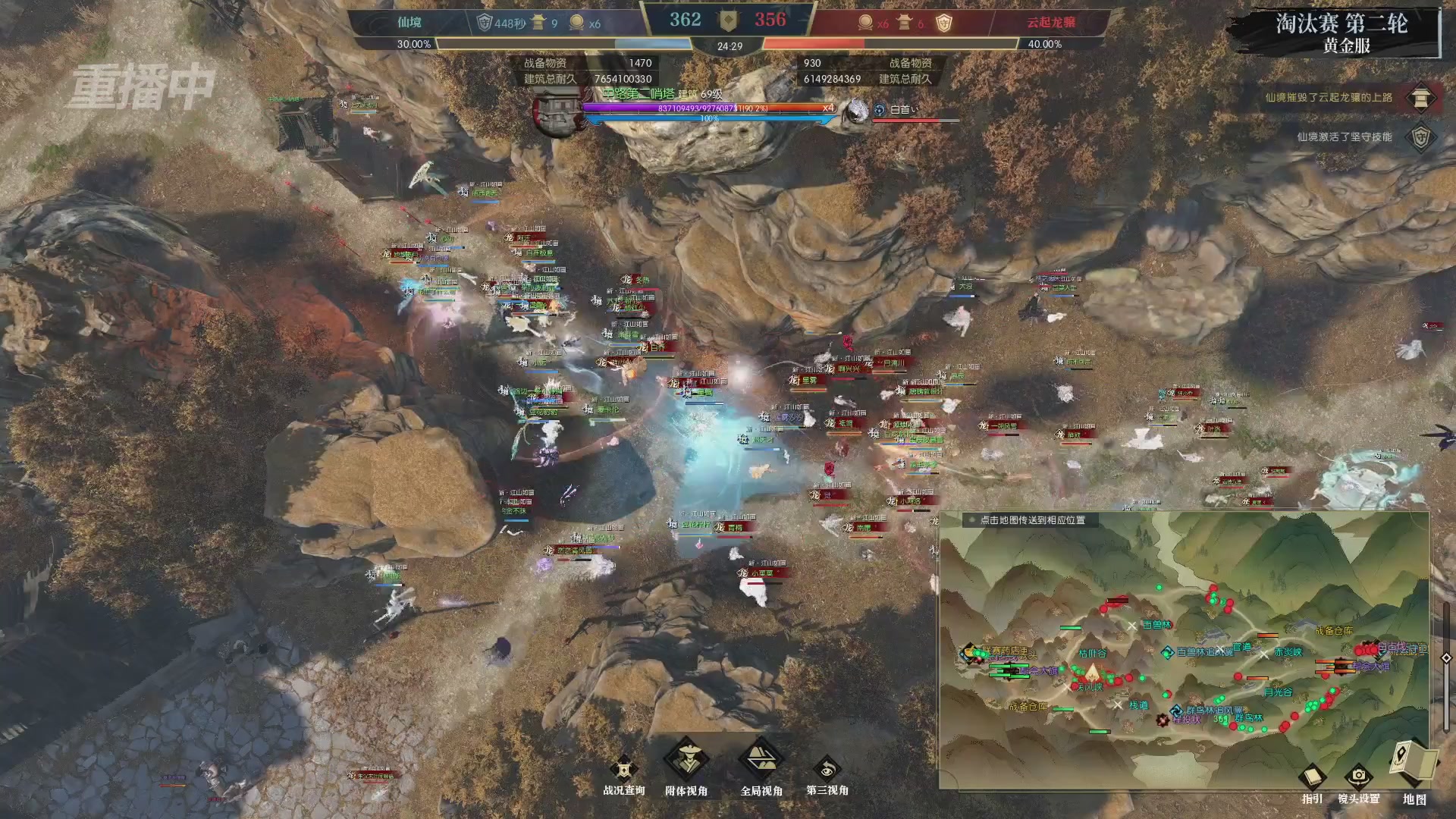The height and width of the screenshot is (819, 1456).
Task: Click 枯叶谷 location on the minimap
Action: (x=1092, y=653)
